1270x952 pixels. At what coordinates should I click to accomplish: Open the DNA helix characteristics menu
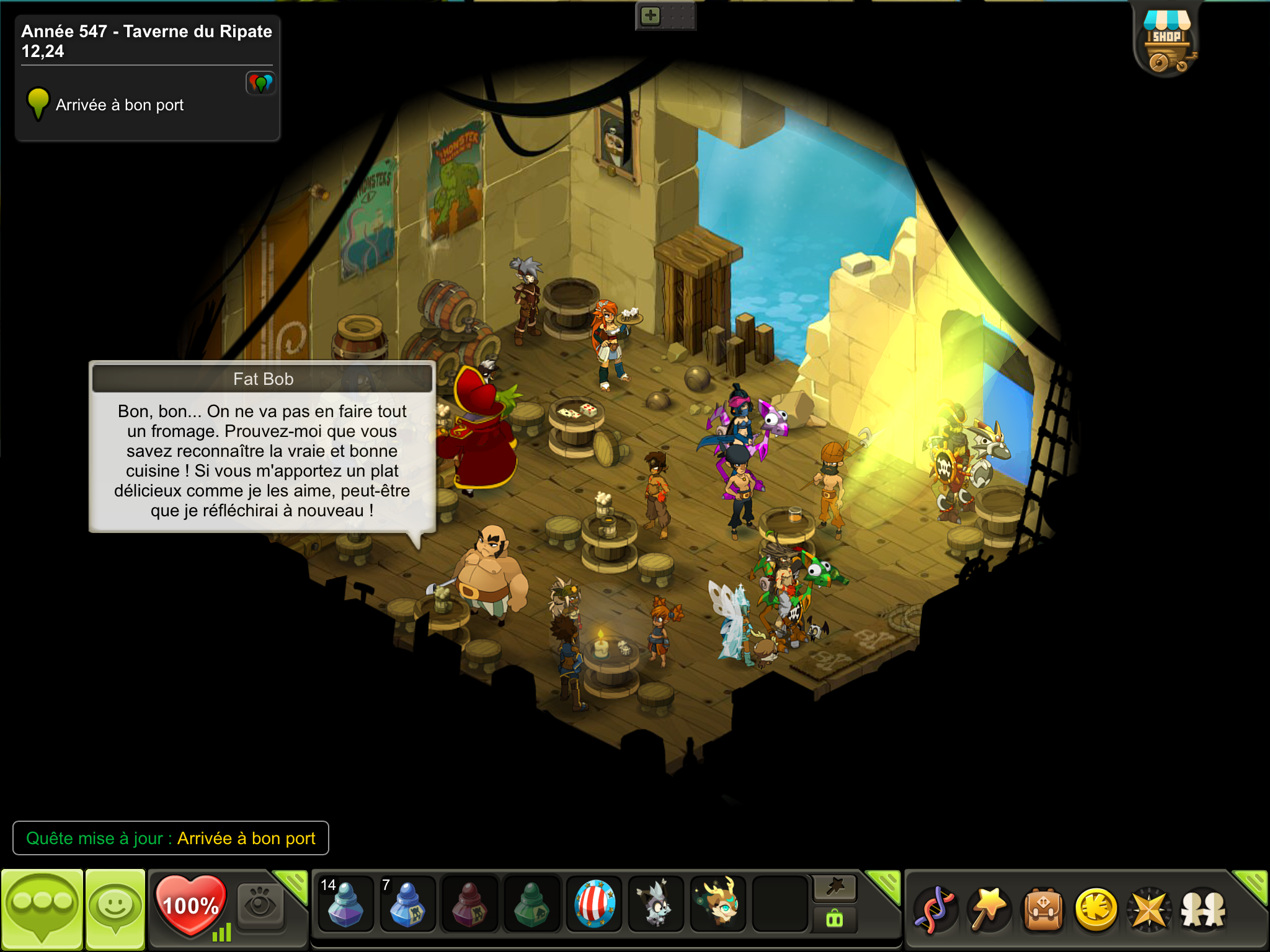935,909
